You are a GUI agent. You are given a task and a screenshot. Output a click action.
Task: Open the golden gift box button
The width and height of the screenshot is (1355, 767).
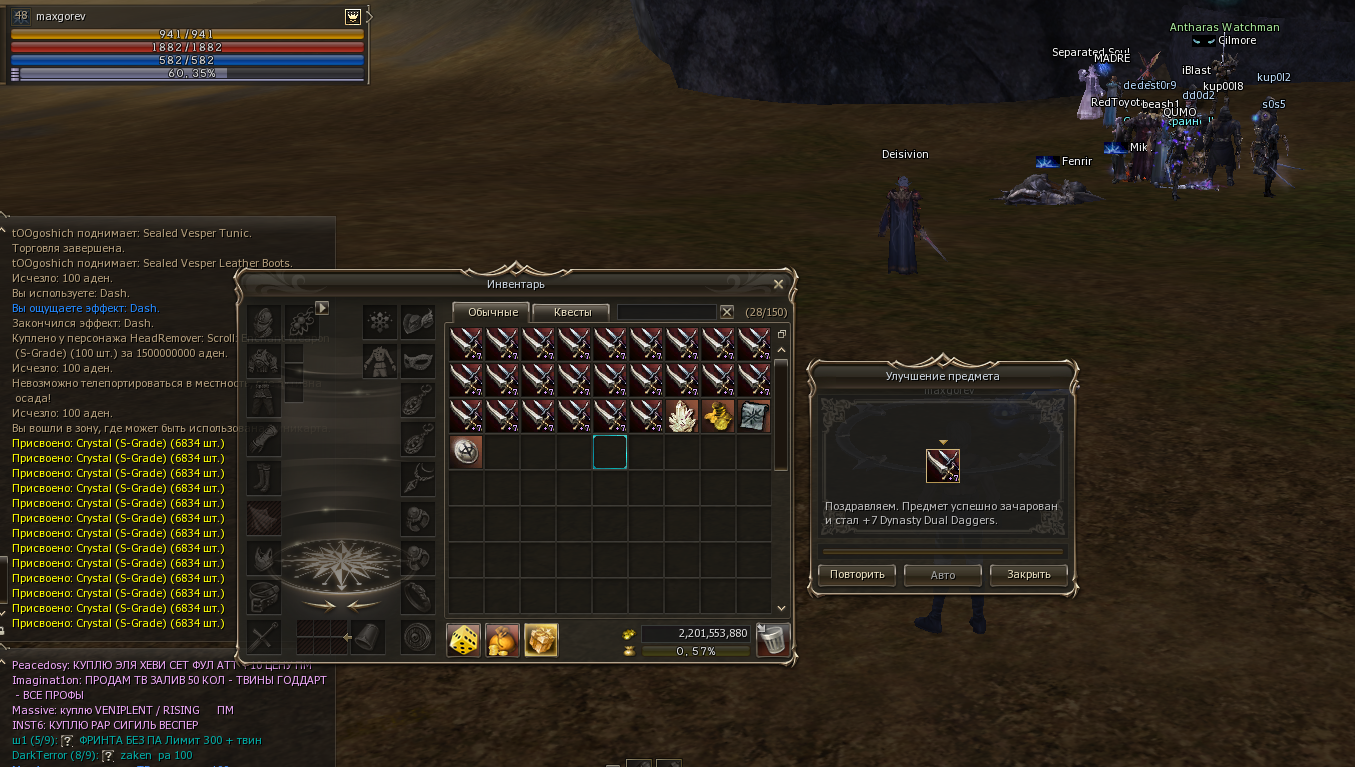point(541,640)
